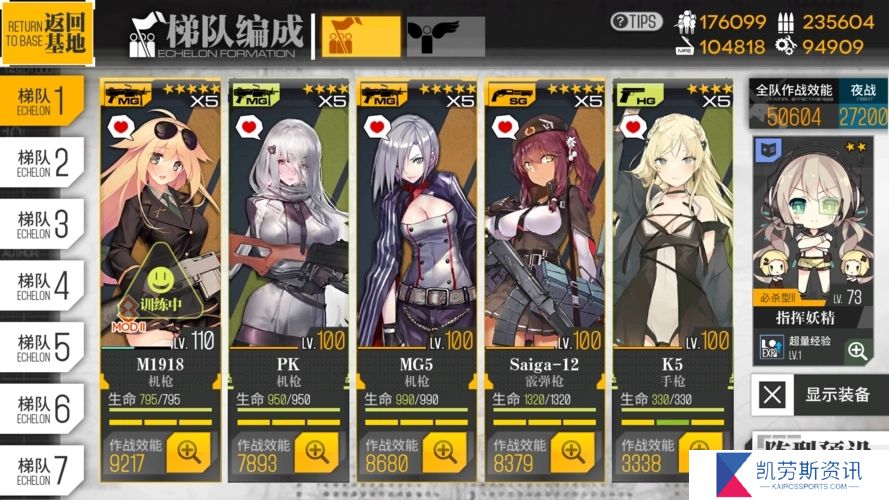This screenshot has height=500, width=889.
Task: Return to base with the top-left button
Action: point(47,33)
